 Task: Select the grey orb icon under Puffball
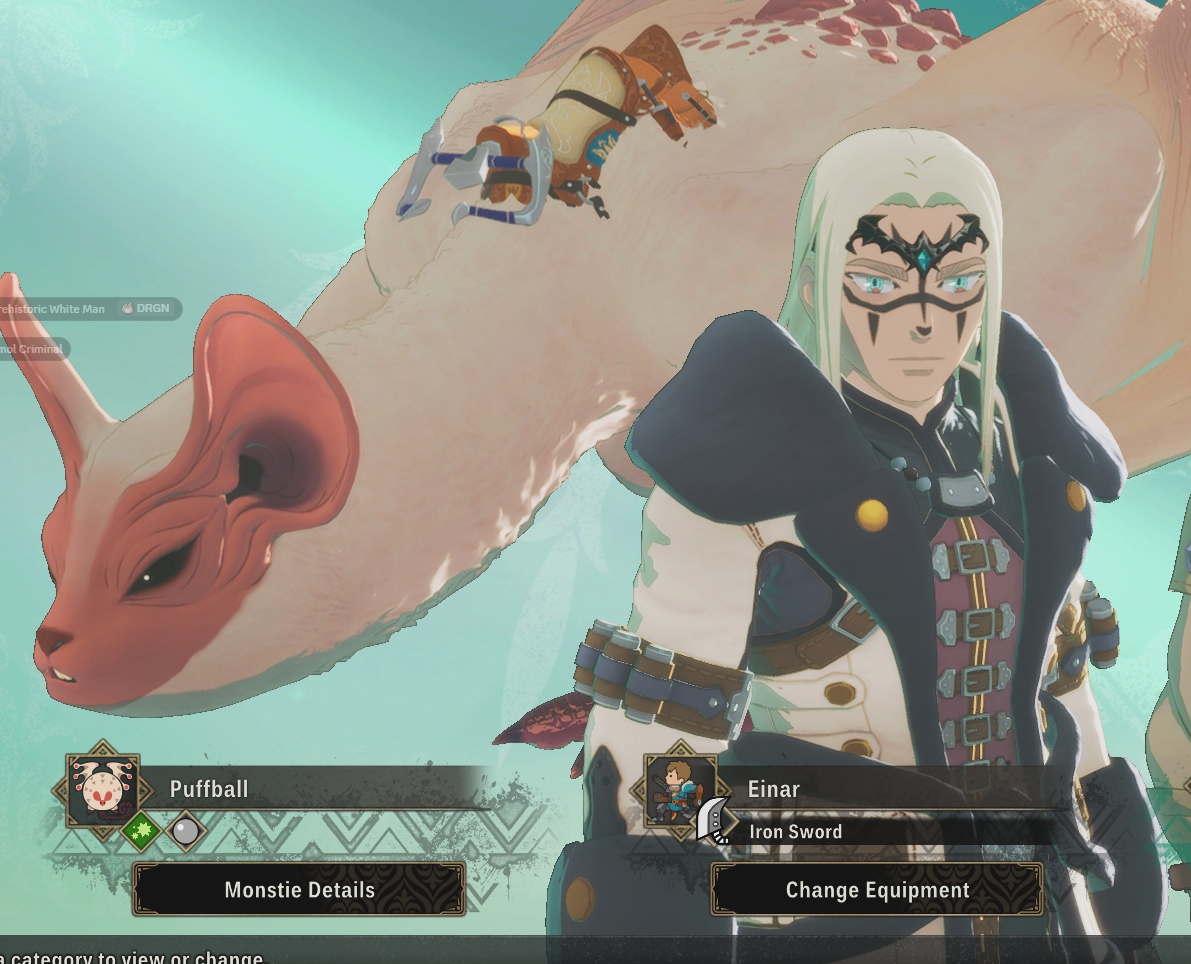[x=185, y=831]
